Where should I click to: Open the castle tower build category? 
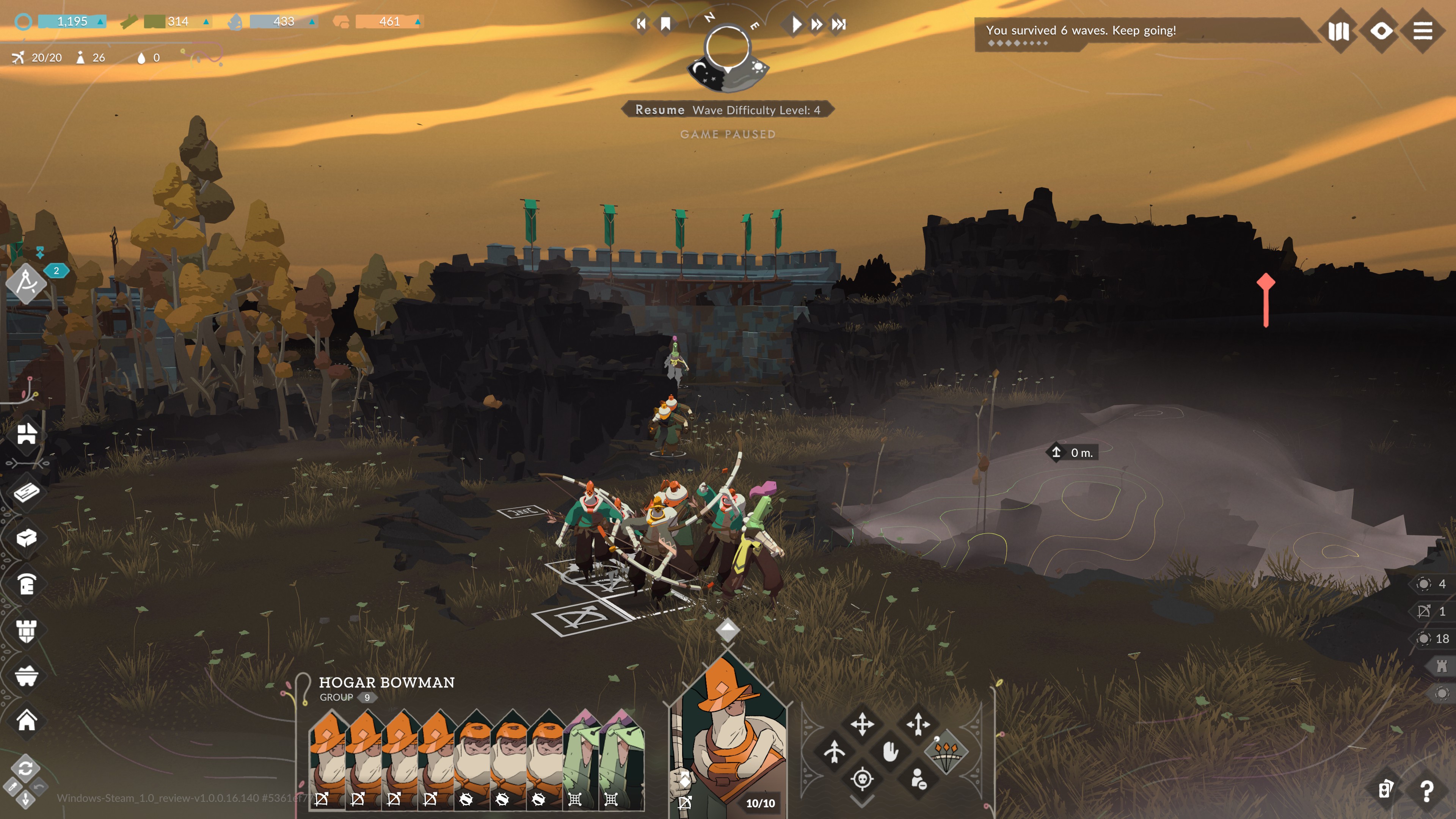pos(27,630)
